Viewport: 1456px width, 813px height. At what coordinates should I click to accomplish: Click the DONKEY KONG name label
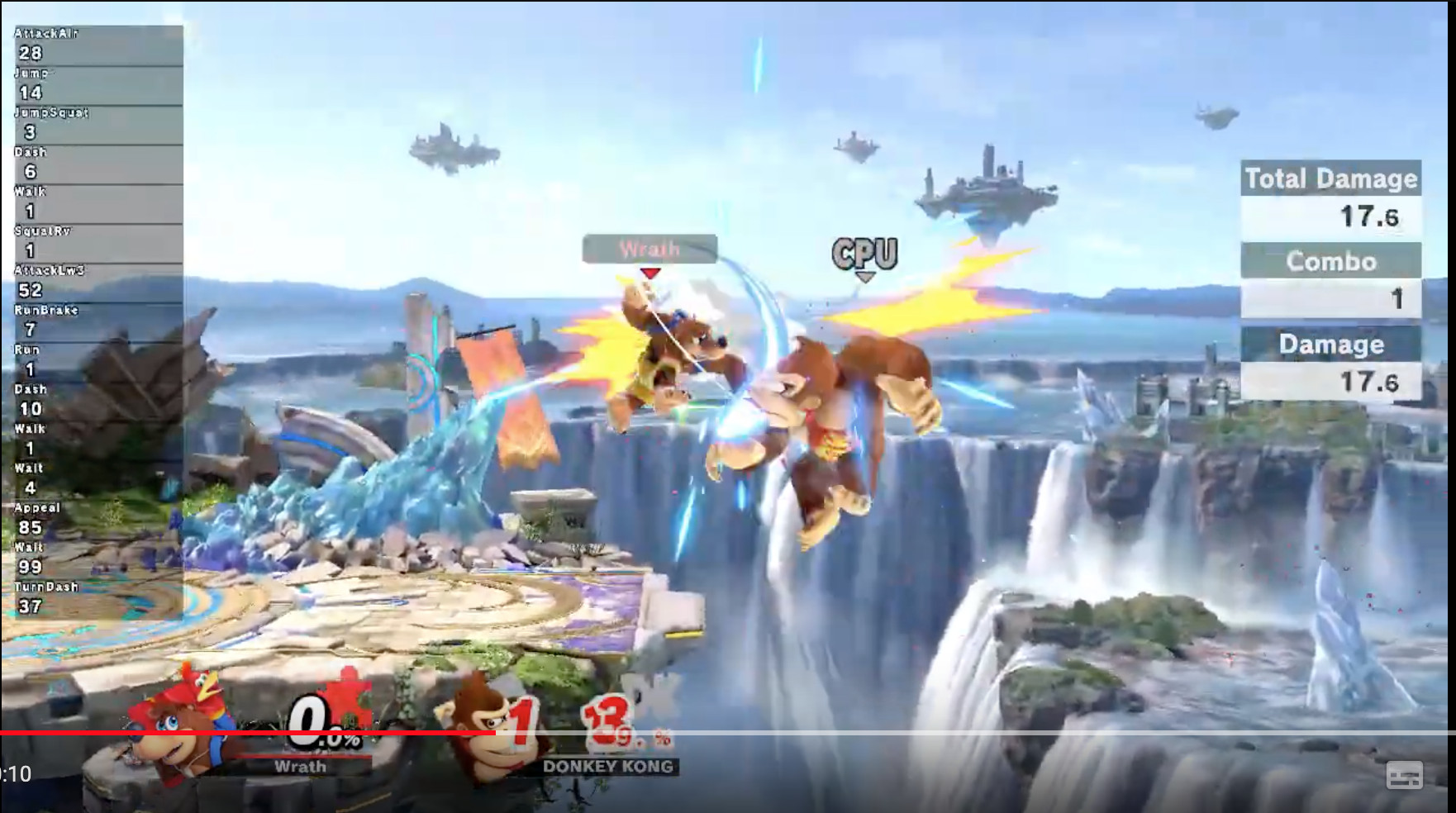coord(607,767)
